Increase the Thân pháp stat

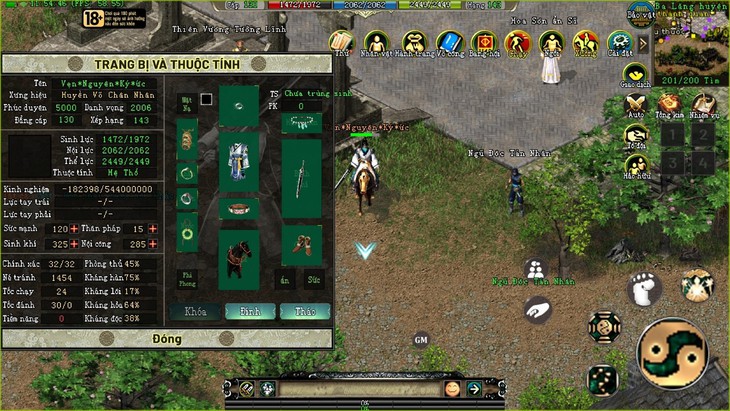click(154, 229)
